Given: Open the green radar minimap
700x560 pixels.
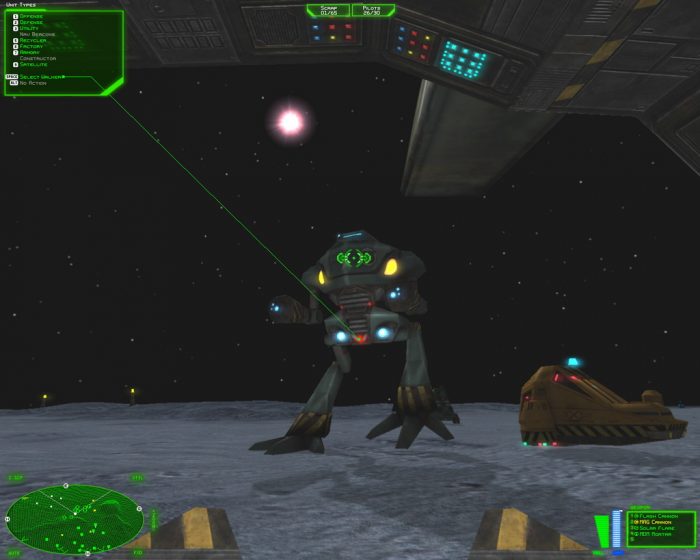Looking at the screenshot, I should coord(74,518).
